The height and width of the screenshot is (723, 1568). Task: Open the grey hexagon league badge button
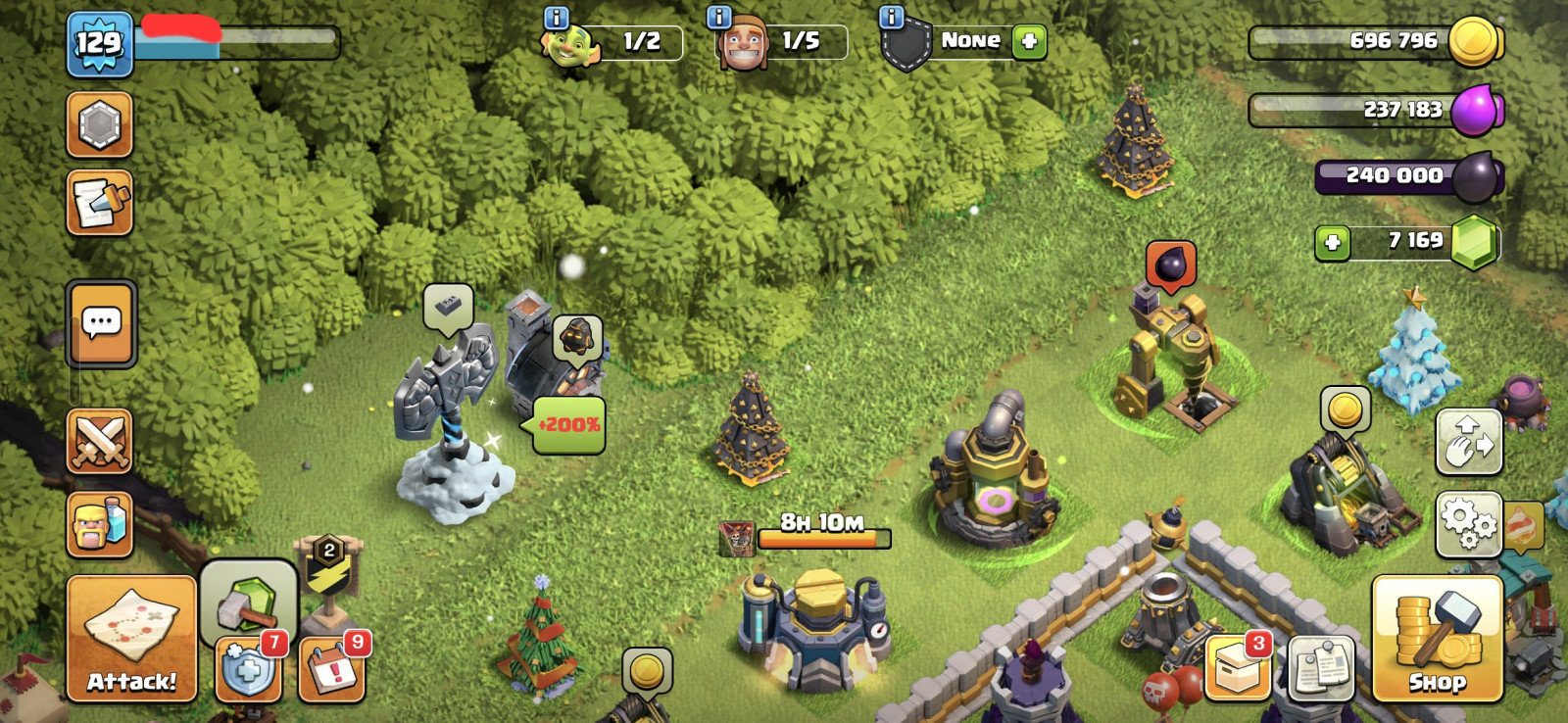100,125
